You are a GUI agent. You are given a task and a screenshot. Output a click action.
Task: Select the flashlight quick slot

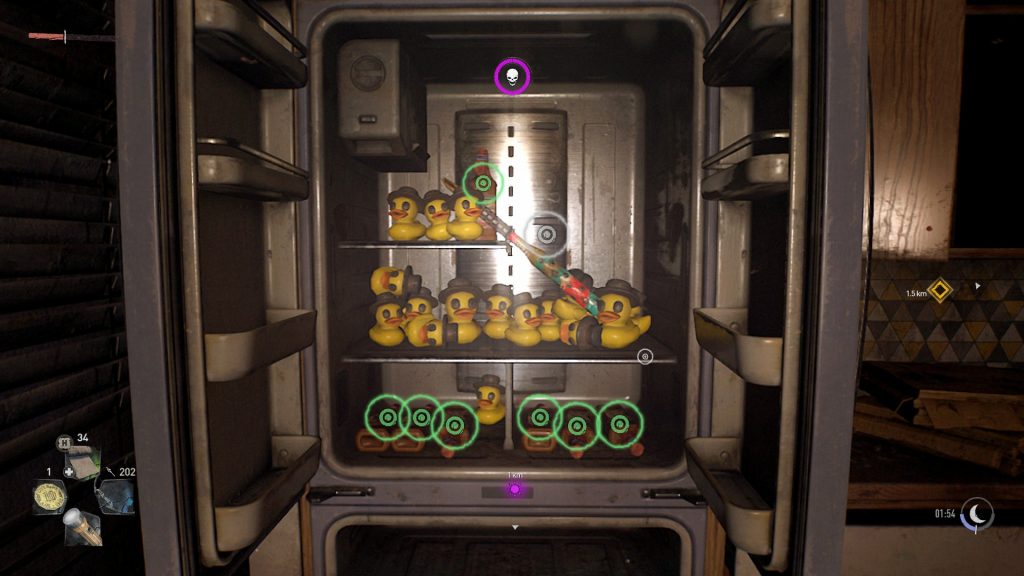(83, 526)
